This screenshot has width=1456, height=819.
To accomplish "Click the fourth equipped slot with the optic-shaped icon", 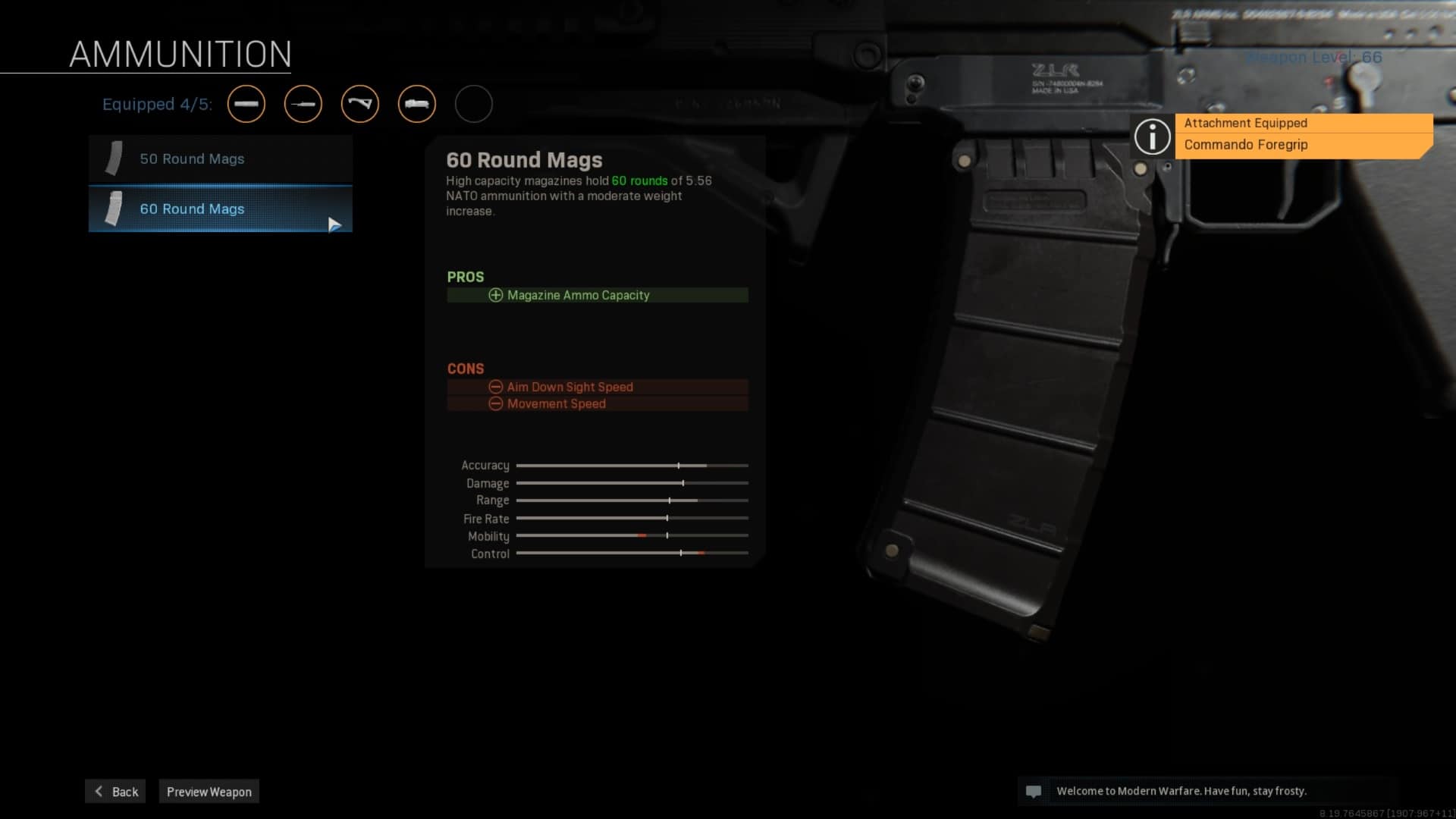I will pos(417,104).
